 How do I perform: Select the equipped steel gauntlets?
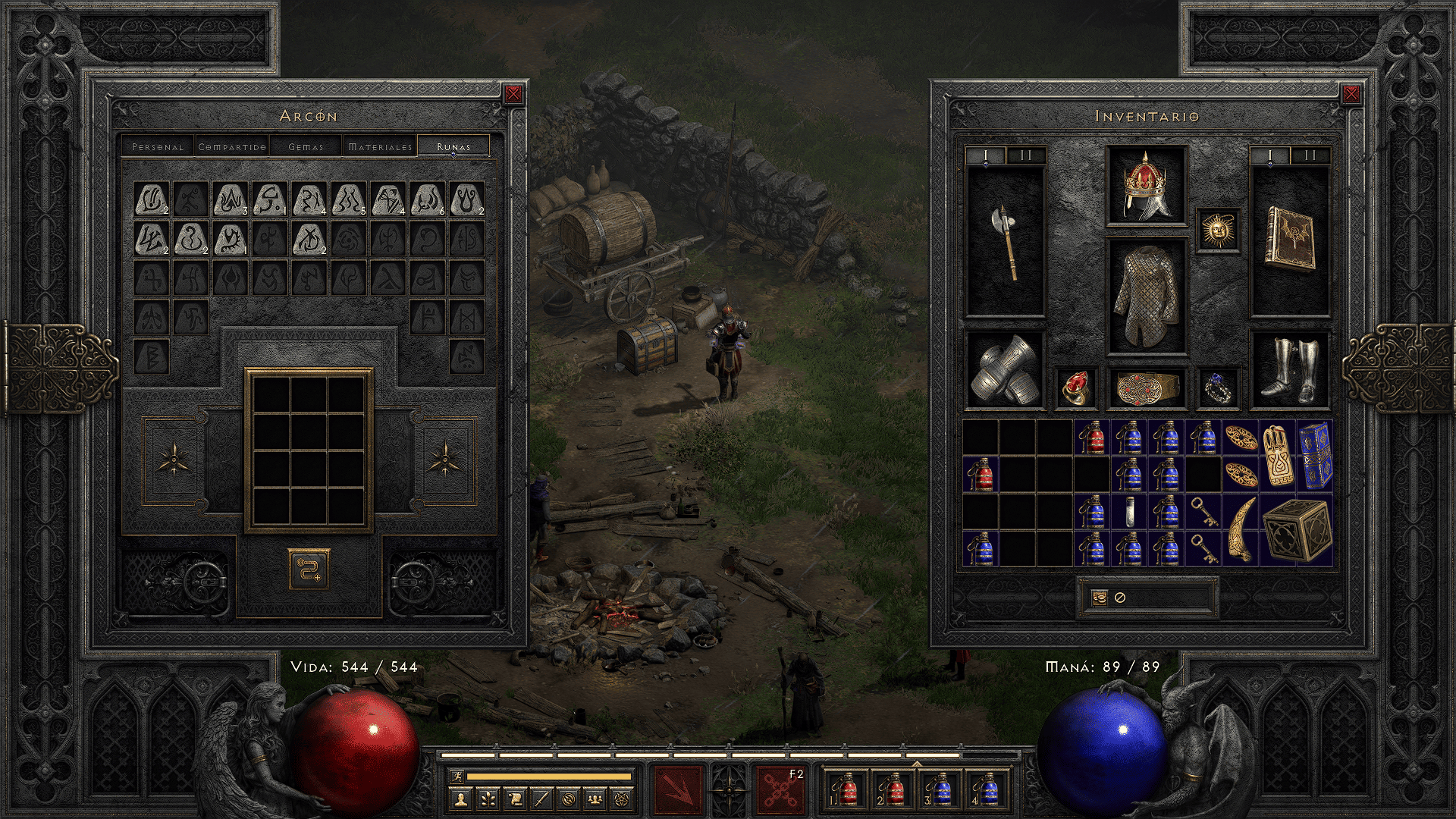[x=1006, y=371]
